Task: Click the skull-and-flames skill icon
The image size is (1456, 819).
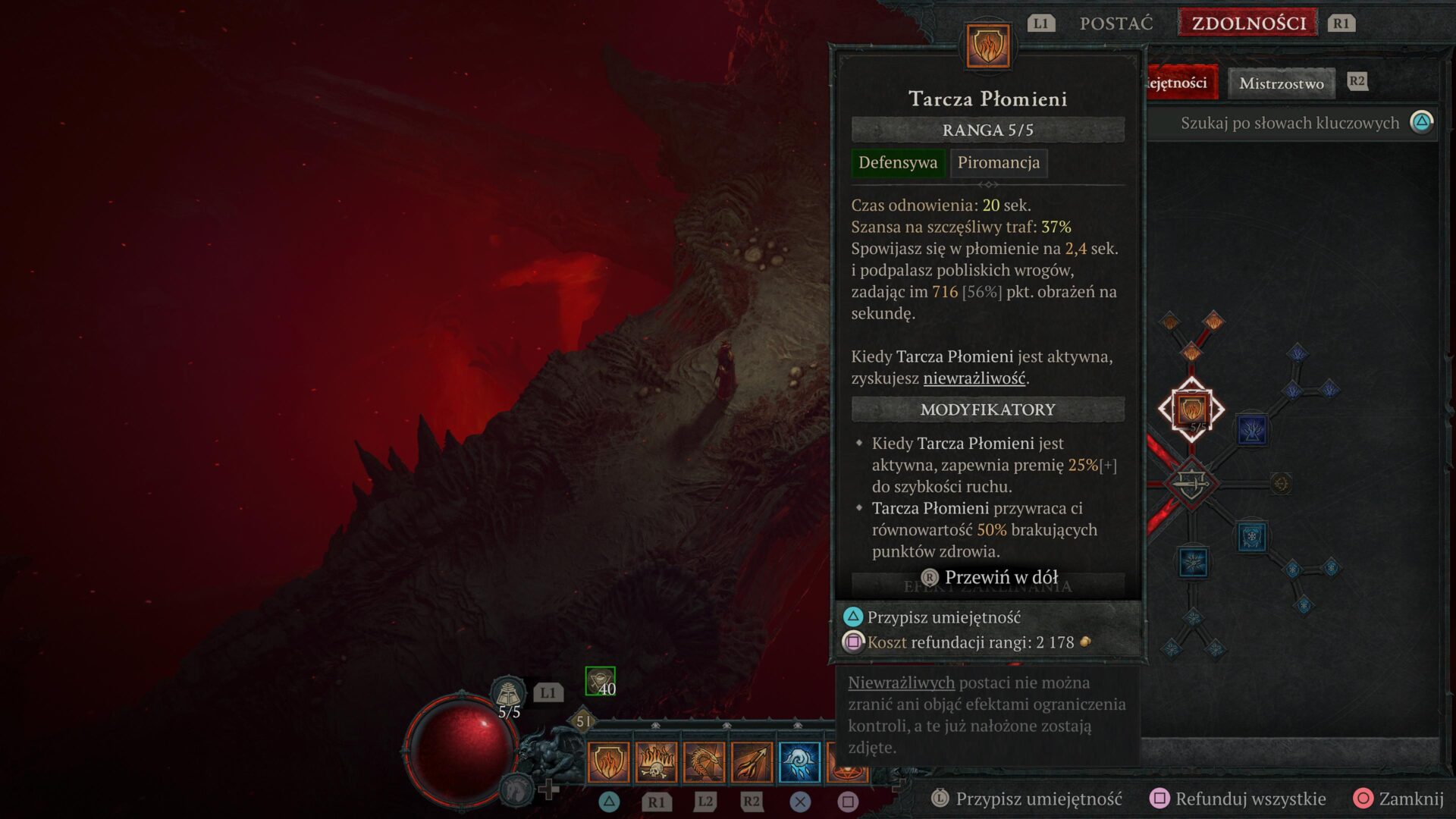Action: coord(657,762)
